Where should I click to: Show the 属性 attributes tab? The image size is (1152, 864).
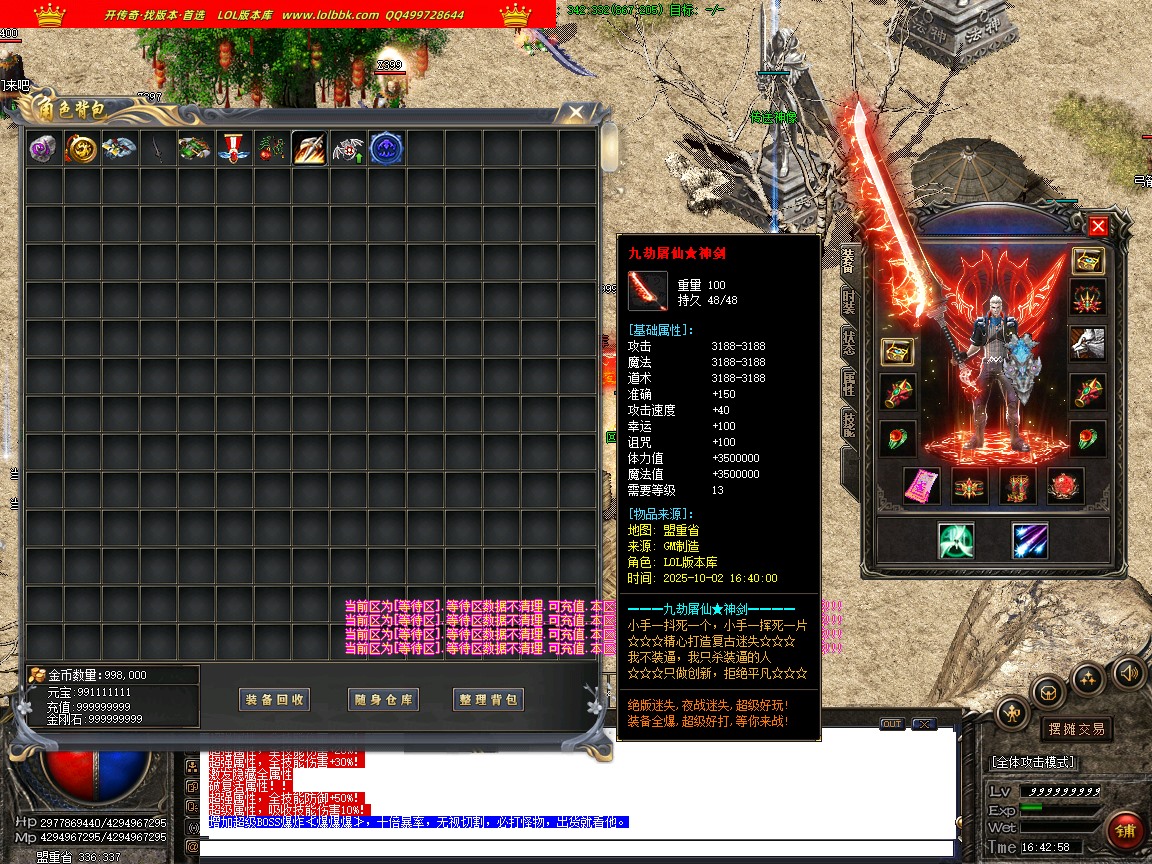pos(848,384)
